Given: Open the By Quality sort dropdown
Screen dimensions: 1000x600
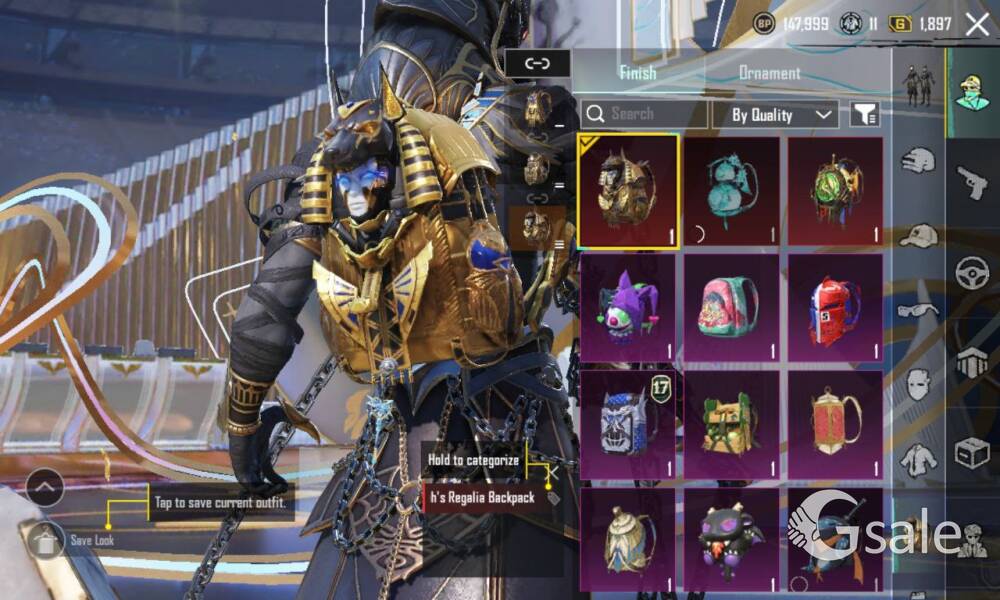Looking at the screenshot, I should tap(775, 115).
